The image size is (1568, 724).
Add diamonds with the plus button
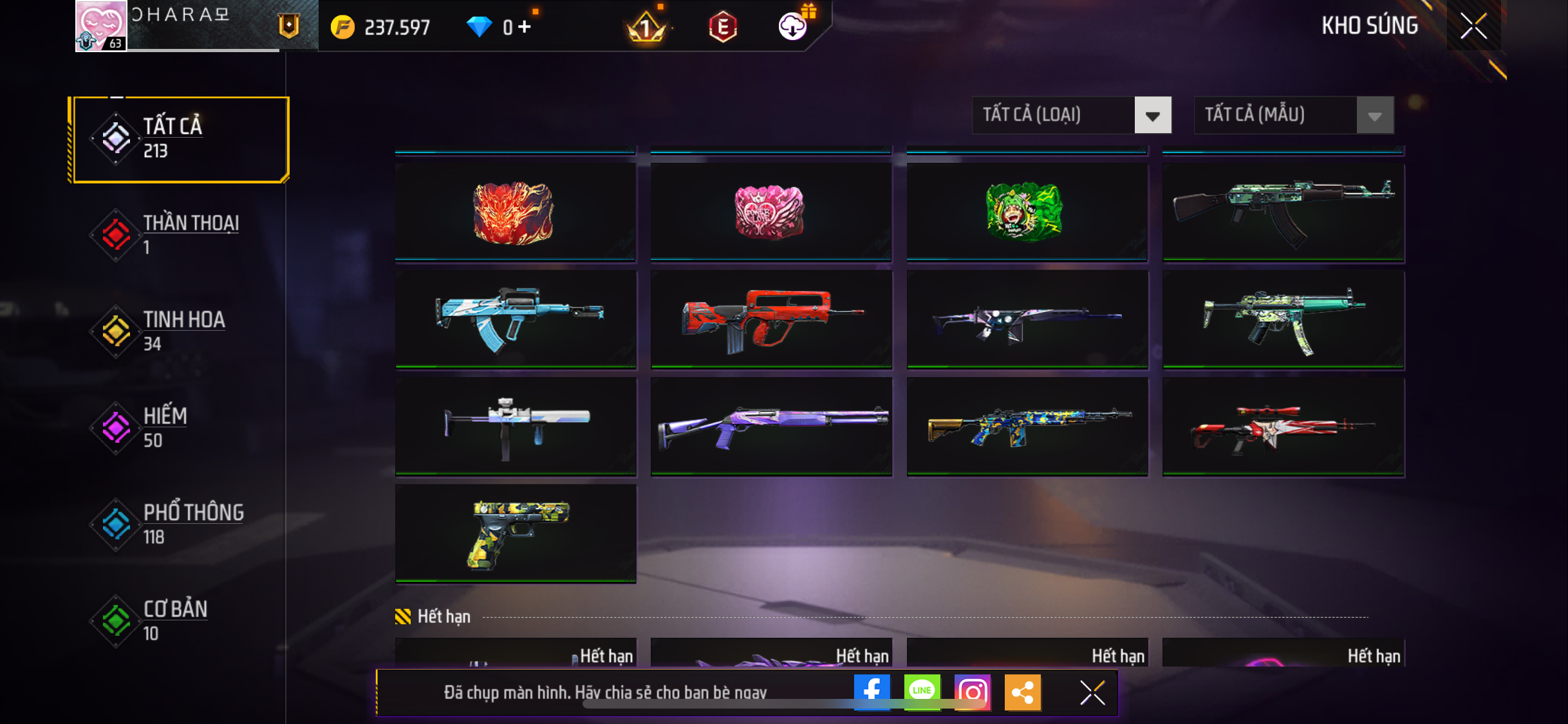point(525,27)
